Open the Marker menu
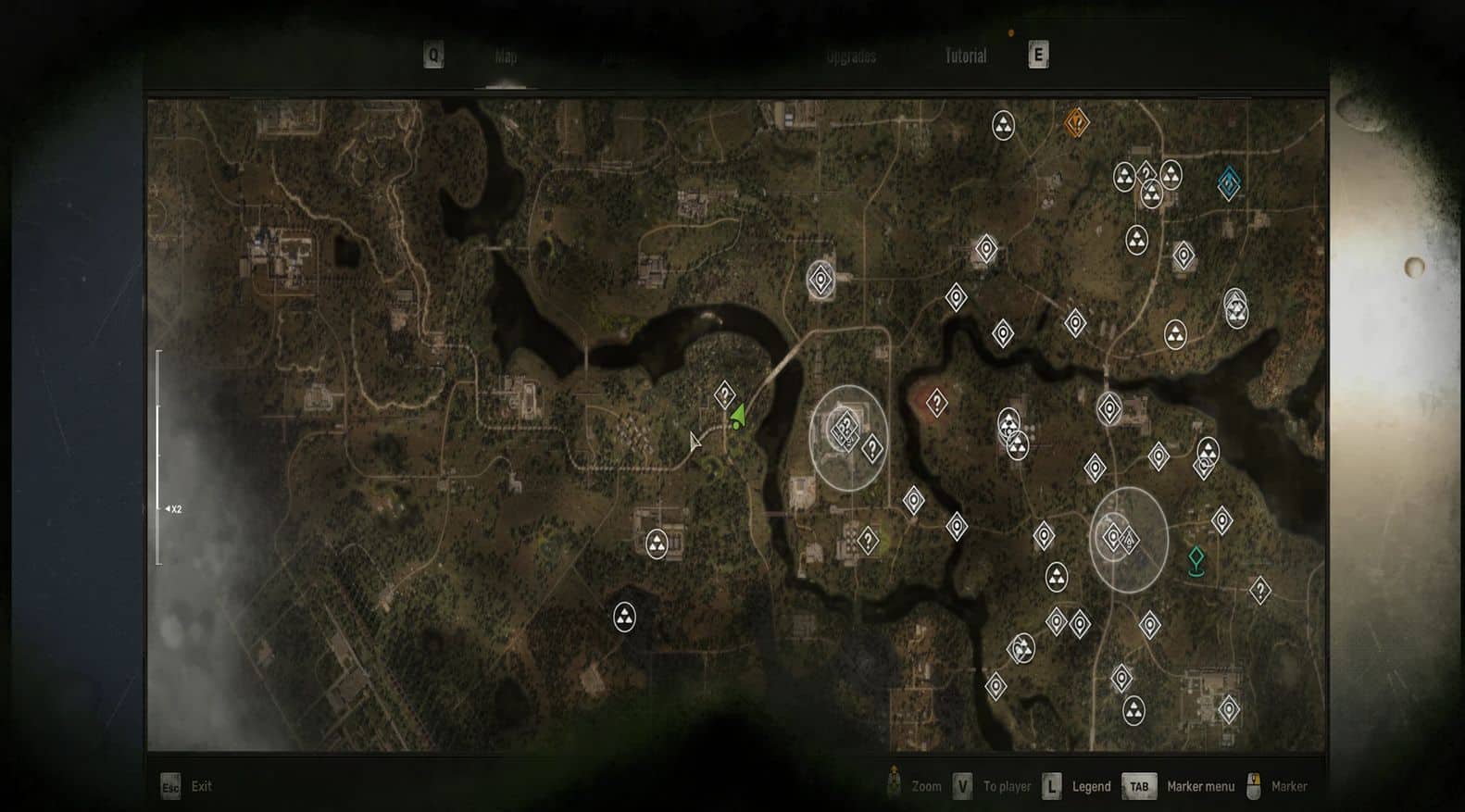The height and width of the screenshot is (812, 1465). coord(1199,786)
